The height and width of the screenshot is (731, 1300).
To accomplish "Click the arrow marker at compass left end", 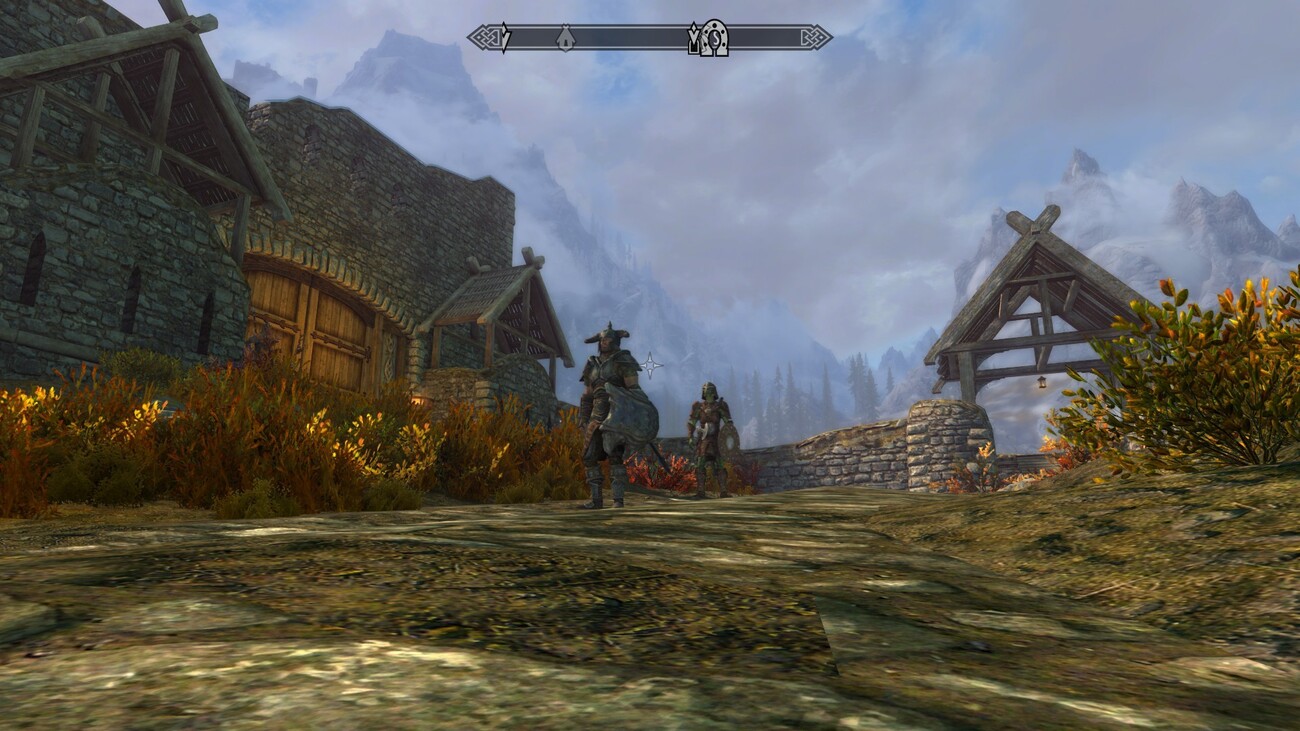I will tap(505, 38).
